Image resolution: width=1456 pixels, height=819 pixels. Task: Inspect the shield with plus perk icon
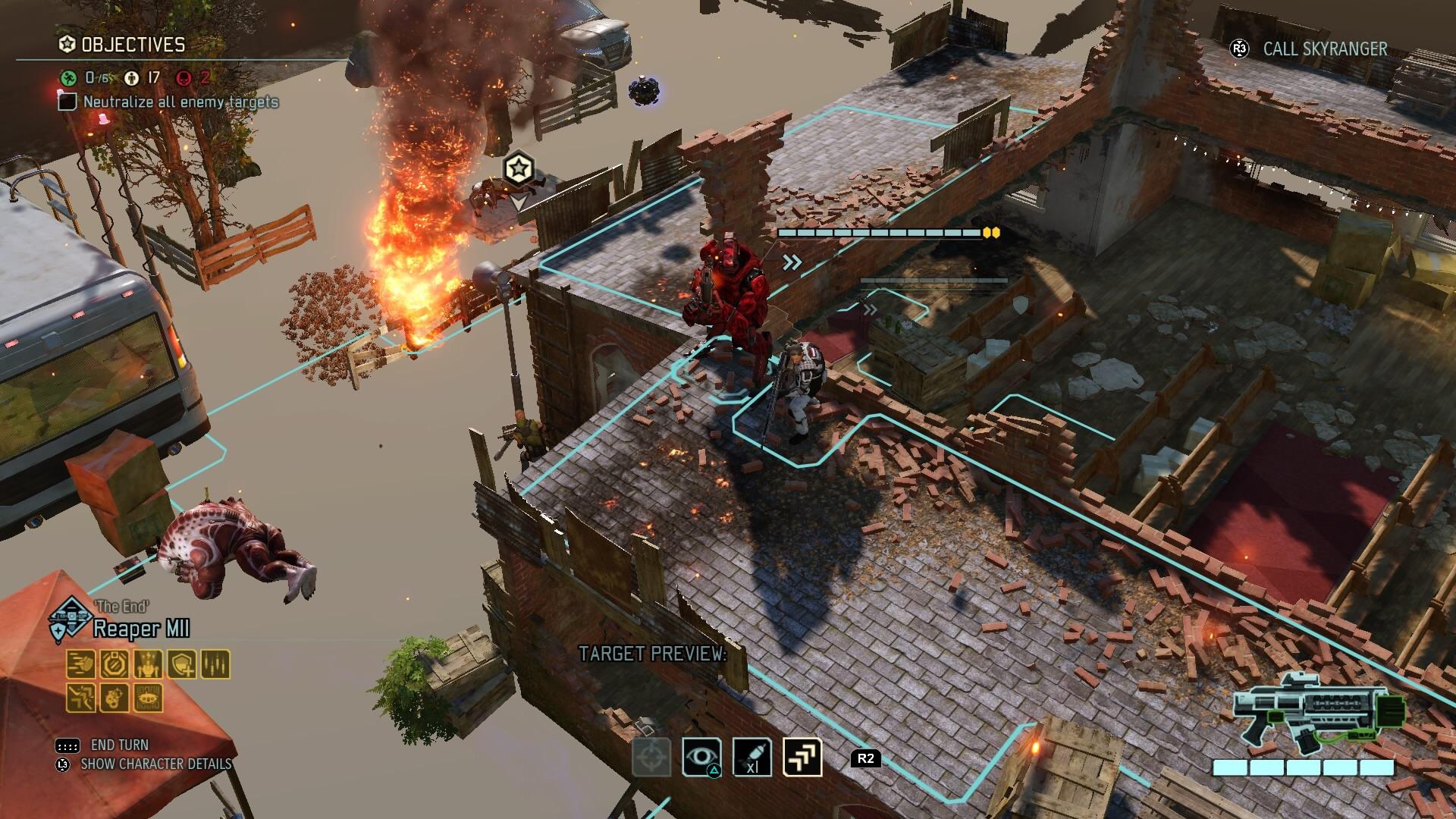coord(182,664)
